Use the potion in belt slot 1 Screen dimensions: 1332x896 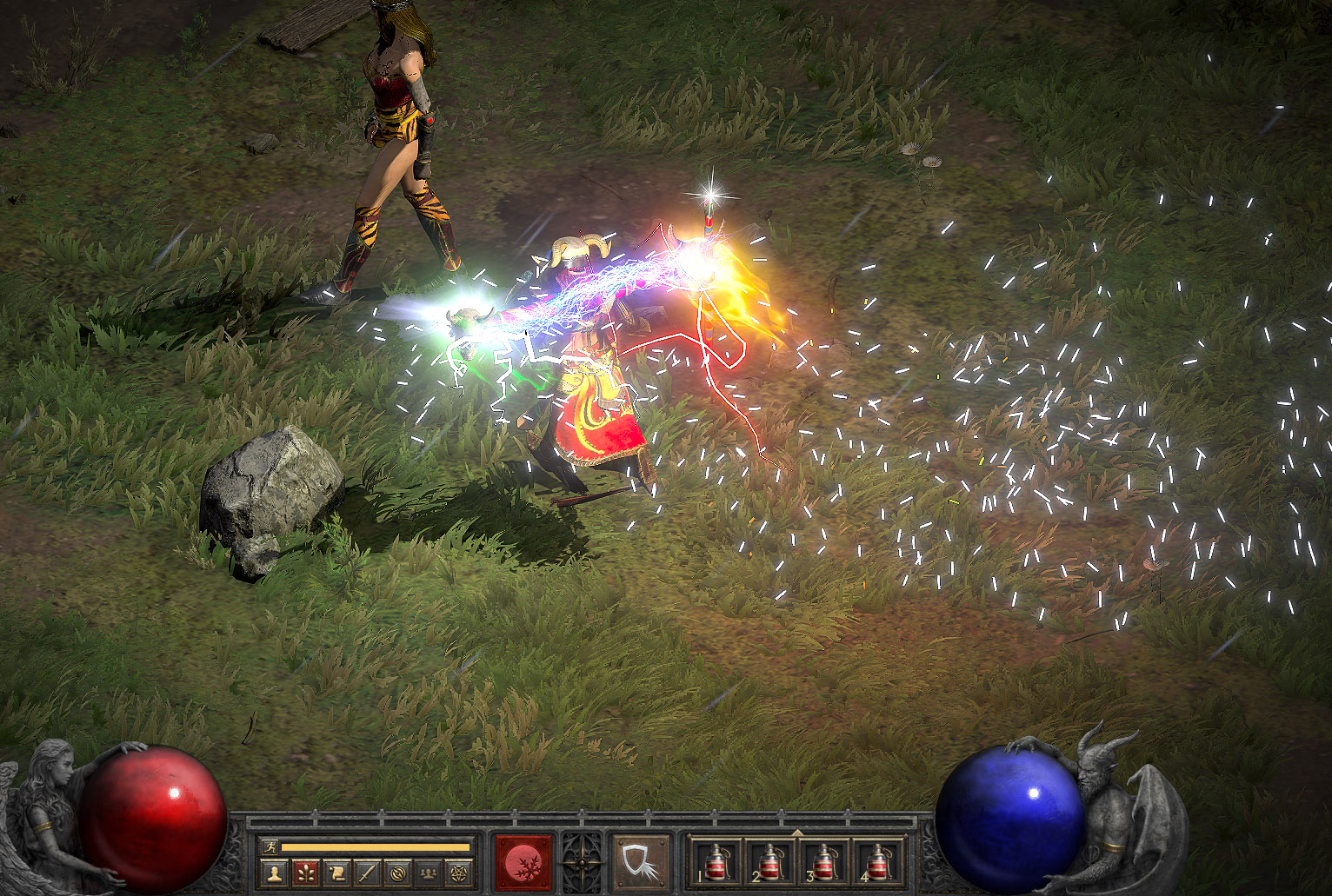716,863
